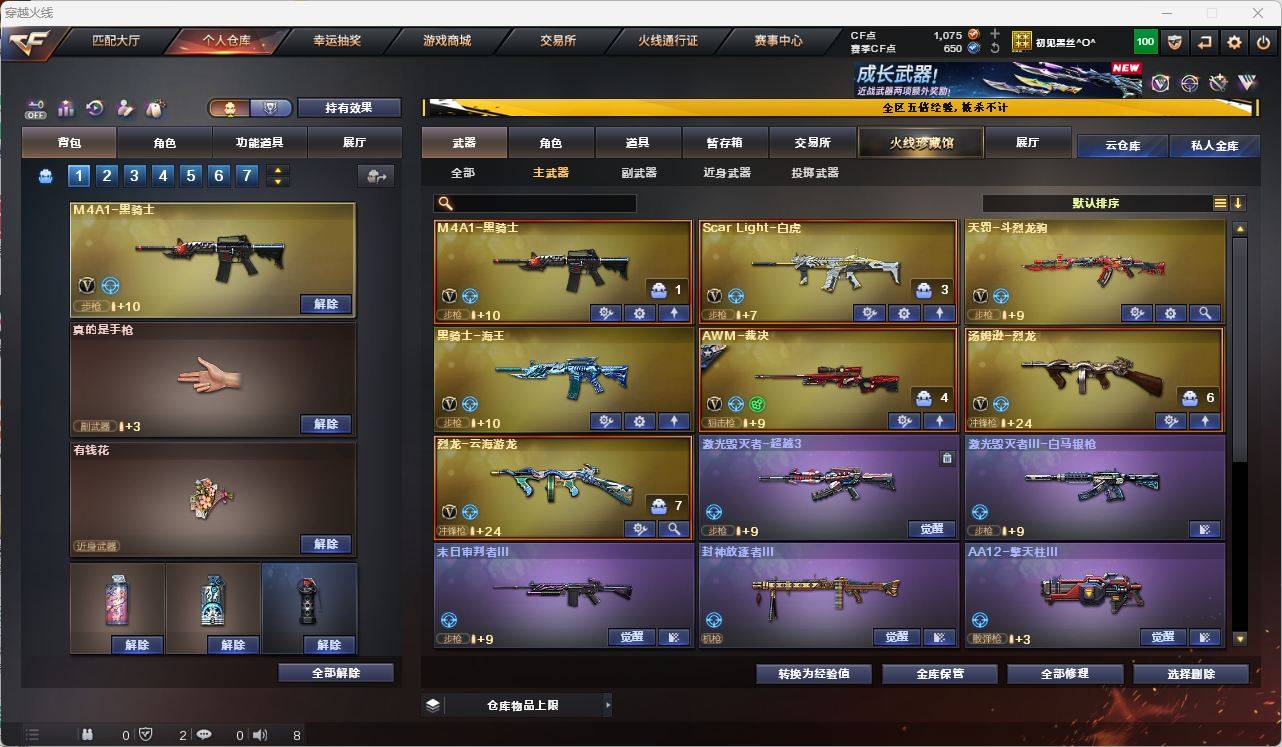Click the 全部修理 button at the bottom
1282x747 pixels.
(1064, 675)
